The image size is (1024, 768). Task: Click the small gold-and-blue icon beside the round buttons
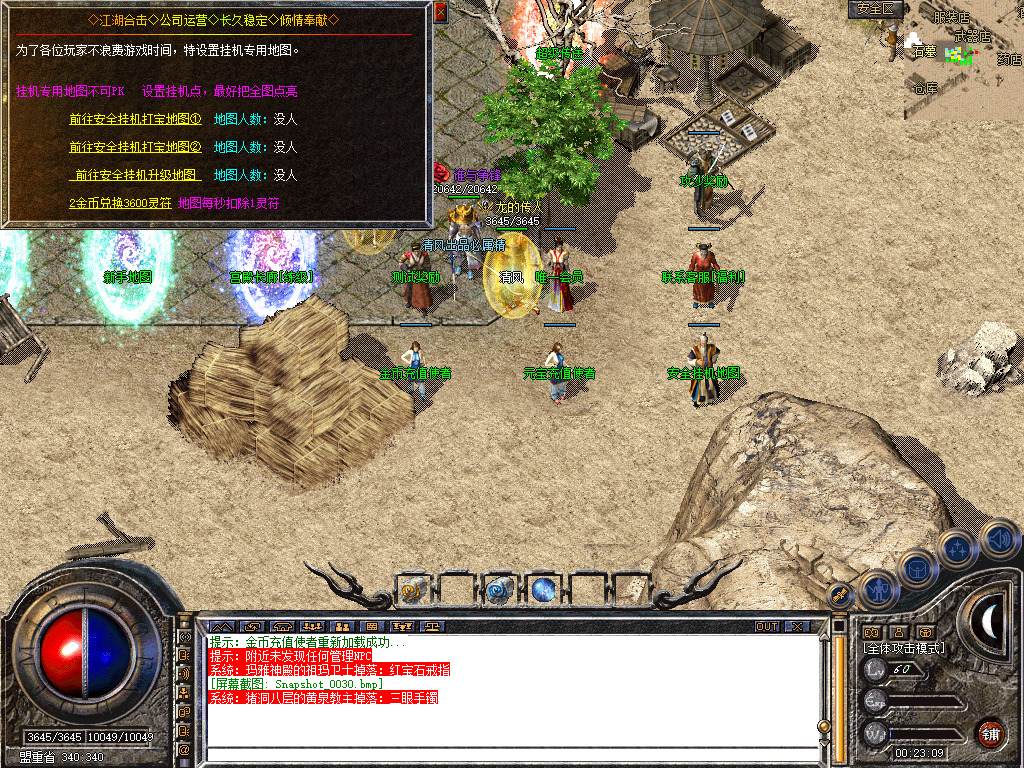click(x=842, y=596)
